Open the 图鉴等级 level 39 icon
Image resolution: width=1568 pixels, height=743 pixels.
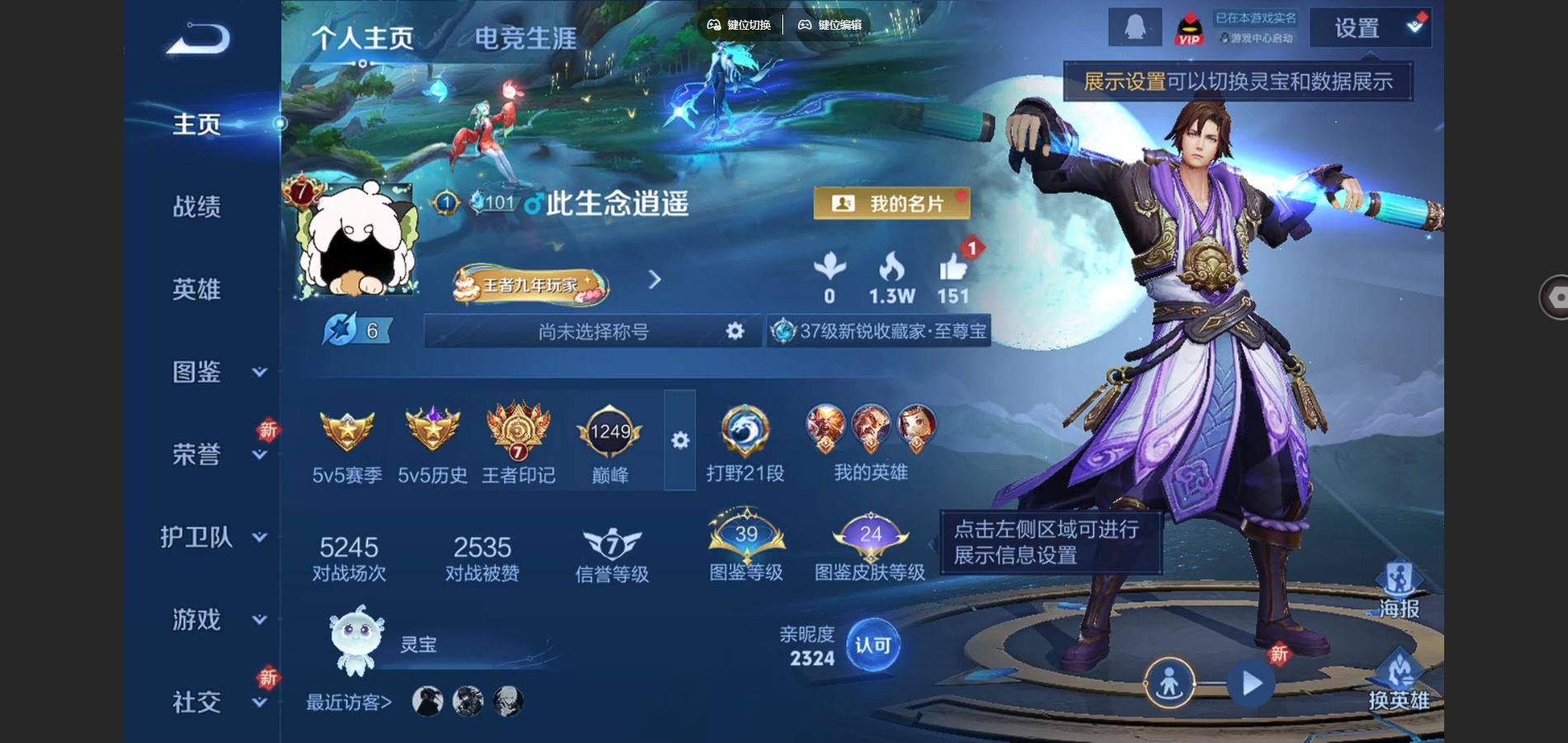coord(745,537)
